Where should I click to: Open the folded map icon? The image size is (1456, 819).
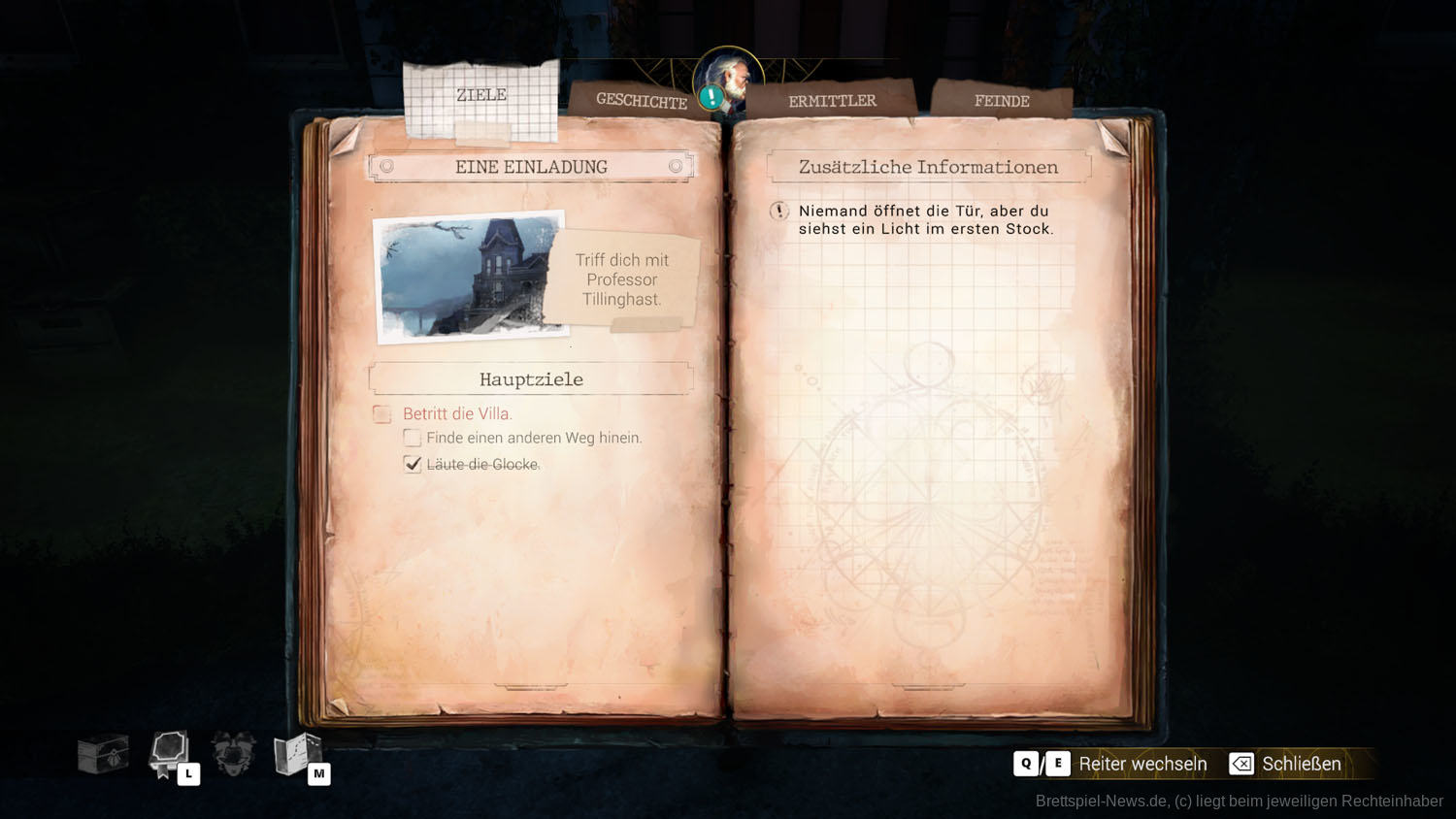[x=297, y=754]
